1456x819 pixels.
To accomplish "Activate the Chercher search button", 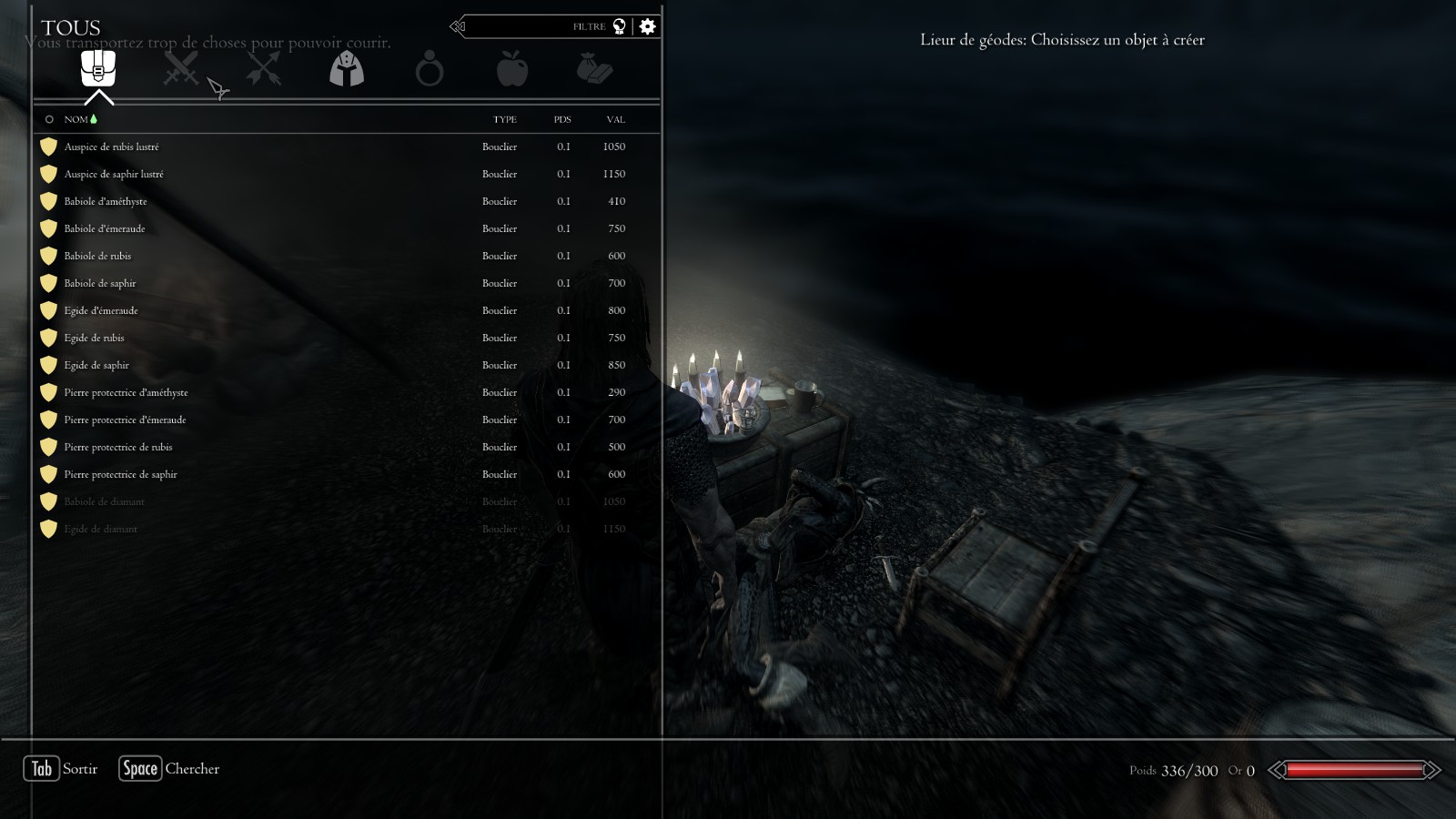I will [x=169, y=769].
